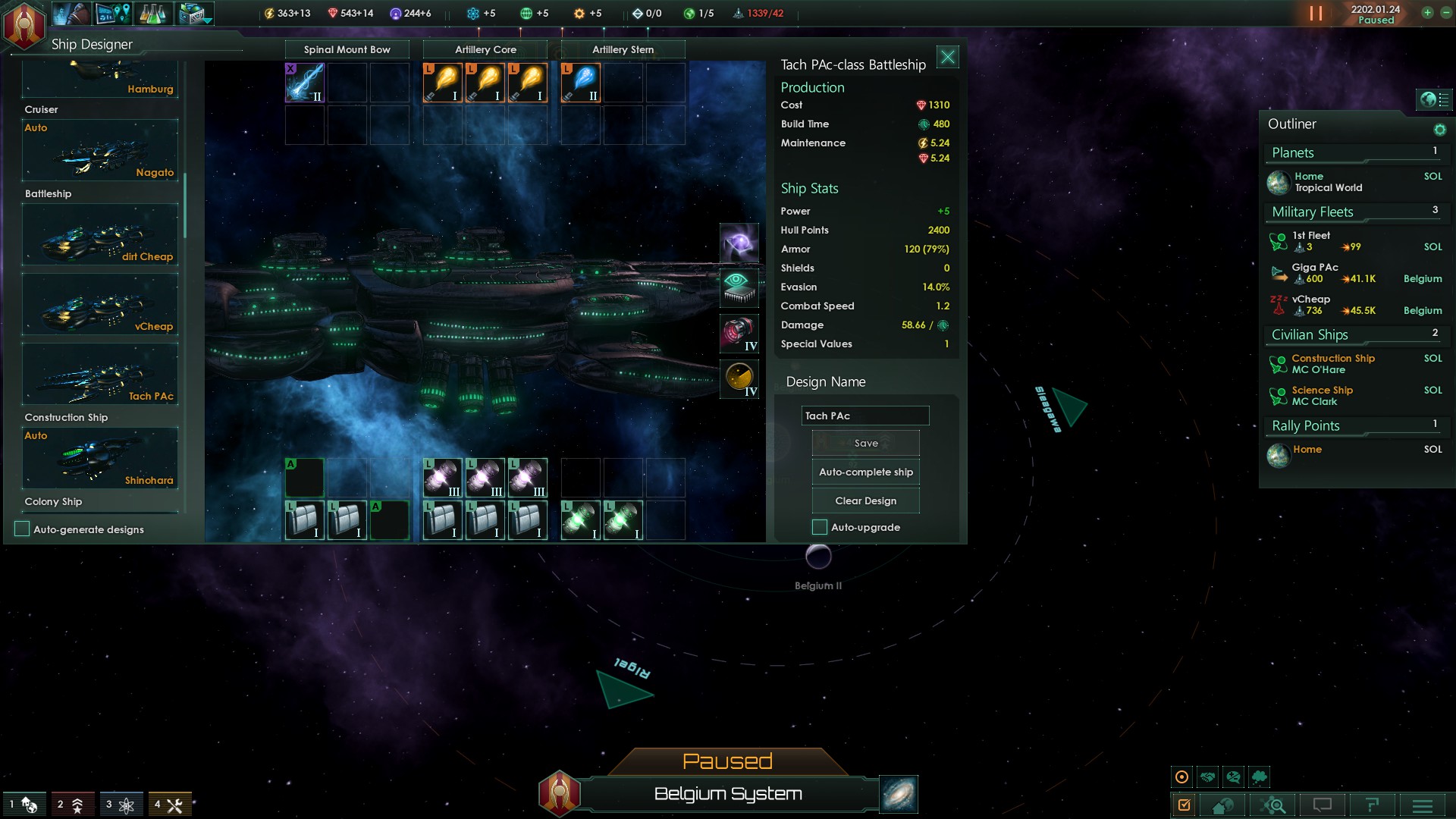Select the dirt Cheap battleship design

point(100,235)
